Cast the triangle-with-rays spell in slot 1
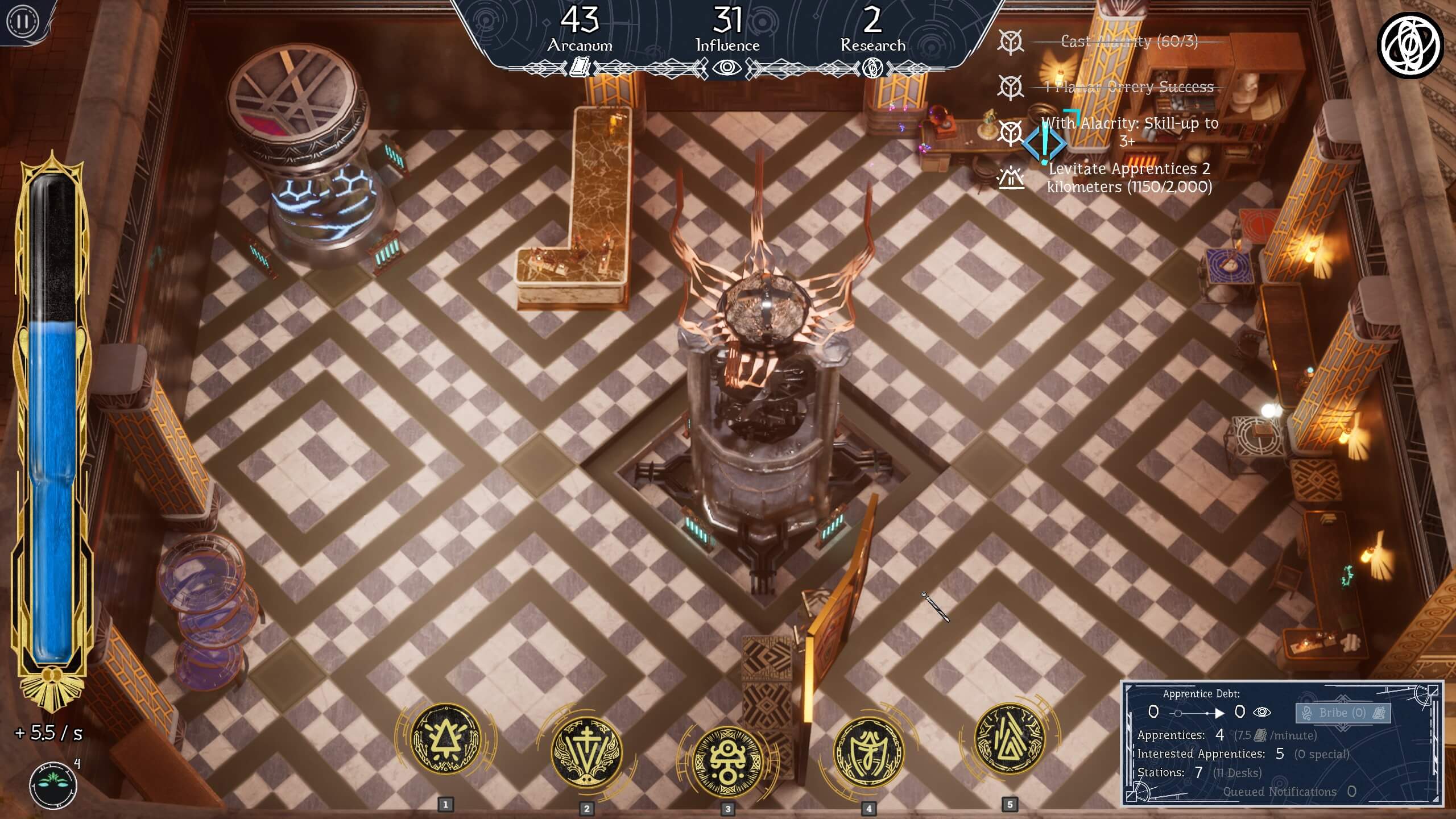The width and height of the screenshot is (1456, 819). pyautogui.click(x=446, y=739)
